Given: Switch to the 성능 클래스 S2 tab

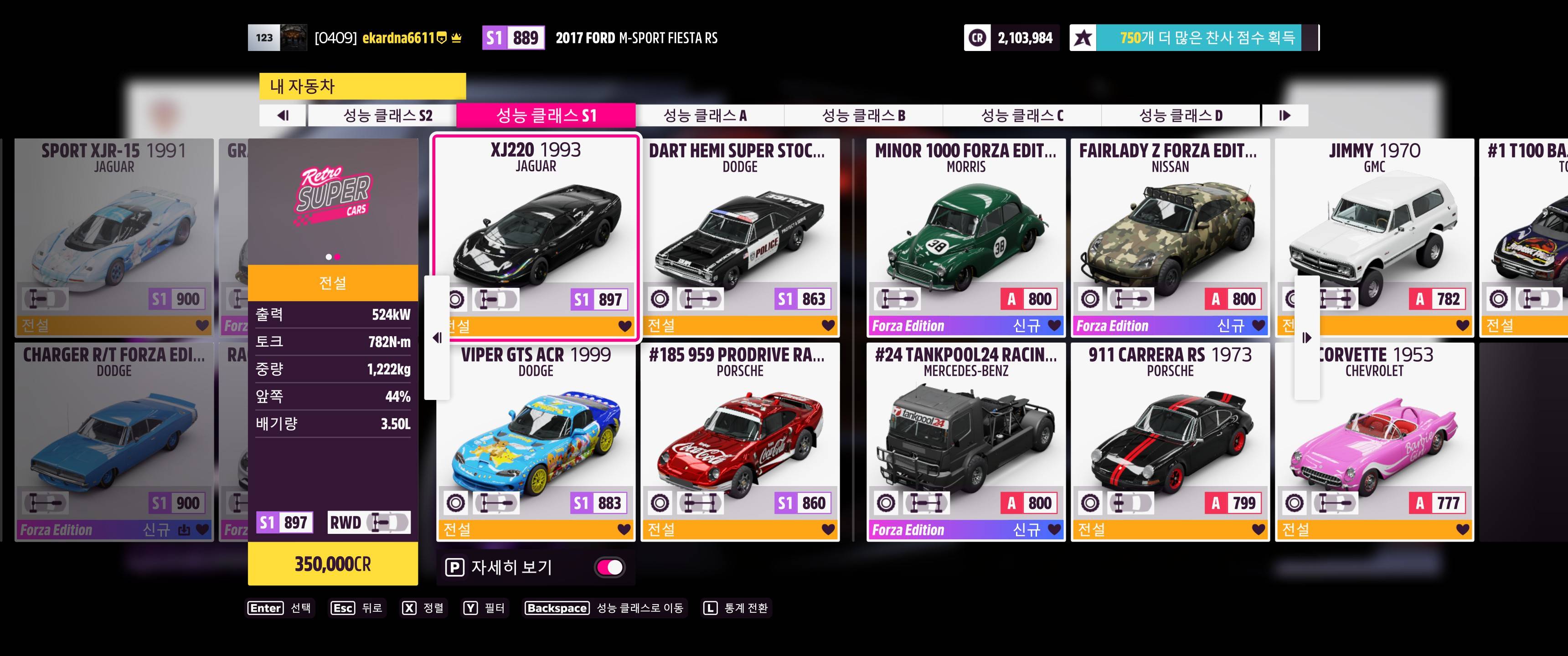Looking at the screenshot, I should tap(387, 116).
